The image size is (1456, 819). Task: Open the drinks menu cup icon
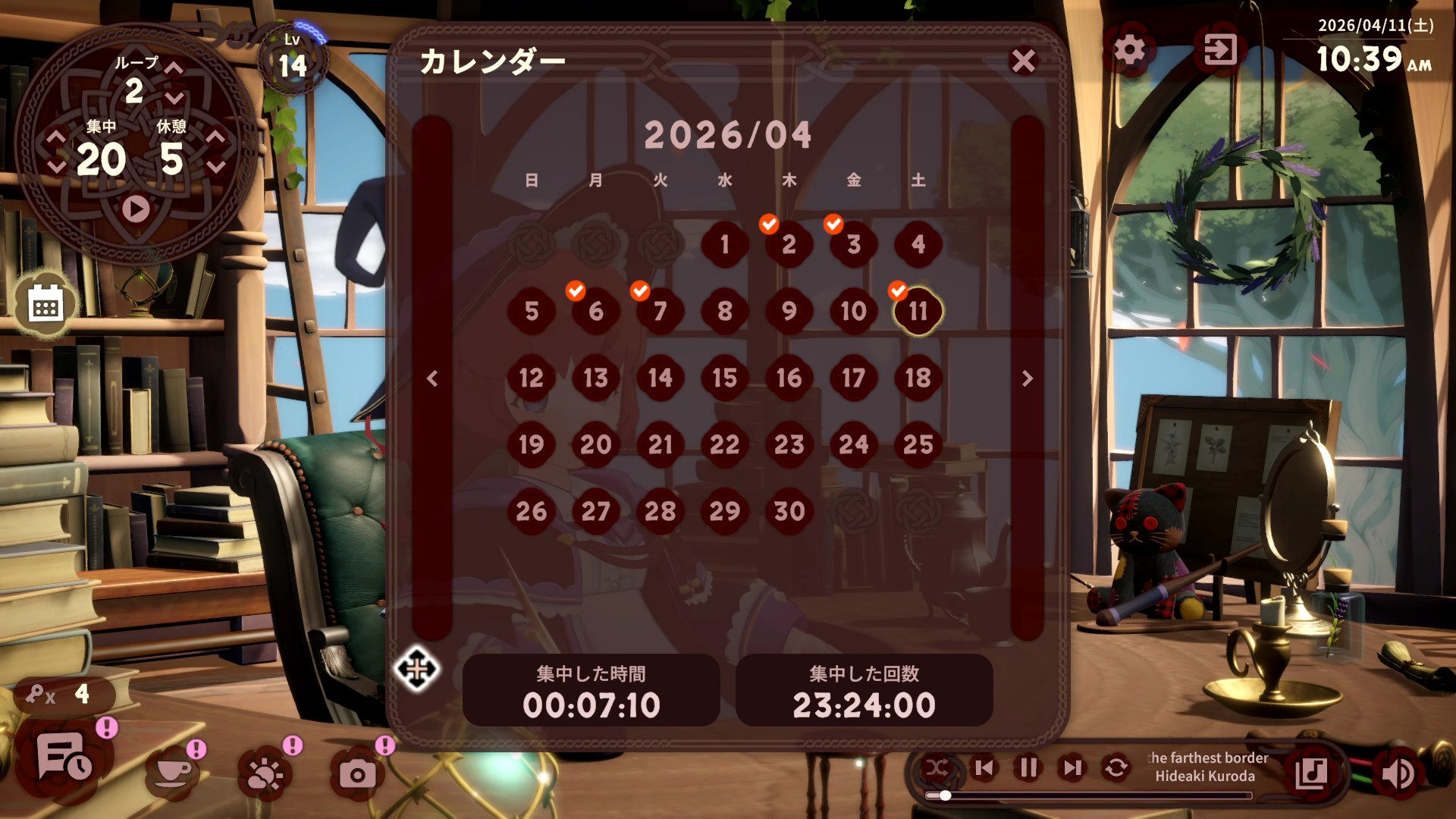click(x=172, y=773)
